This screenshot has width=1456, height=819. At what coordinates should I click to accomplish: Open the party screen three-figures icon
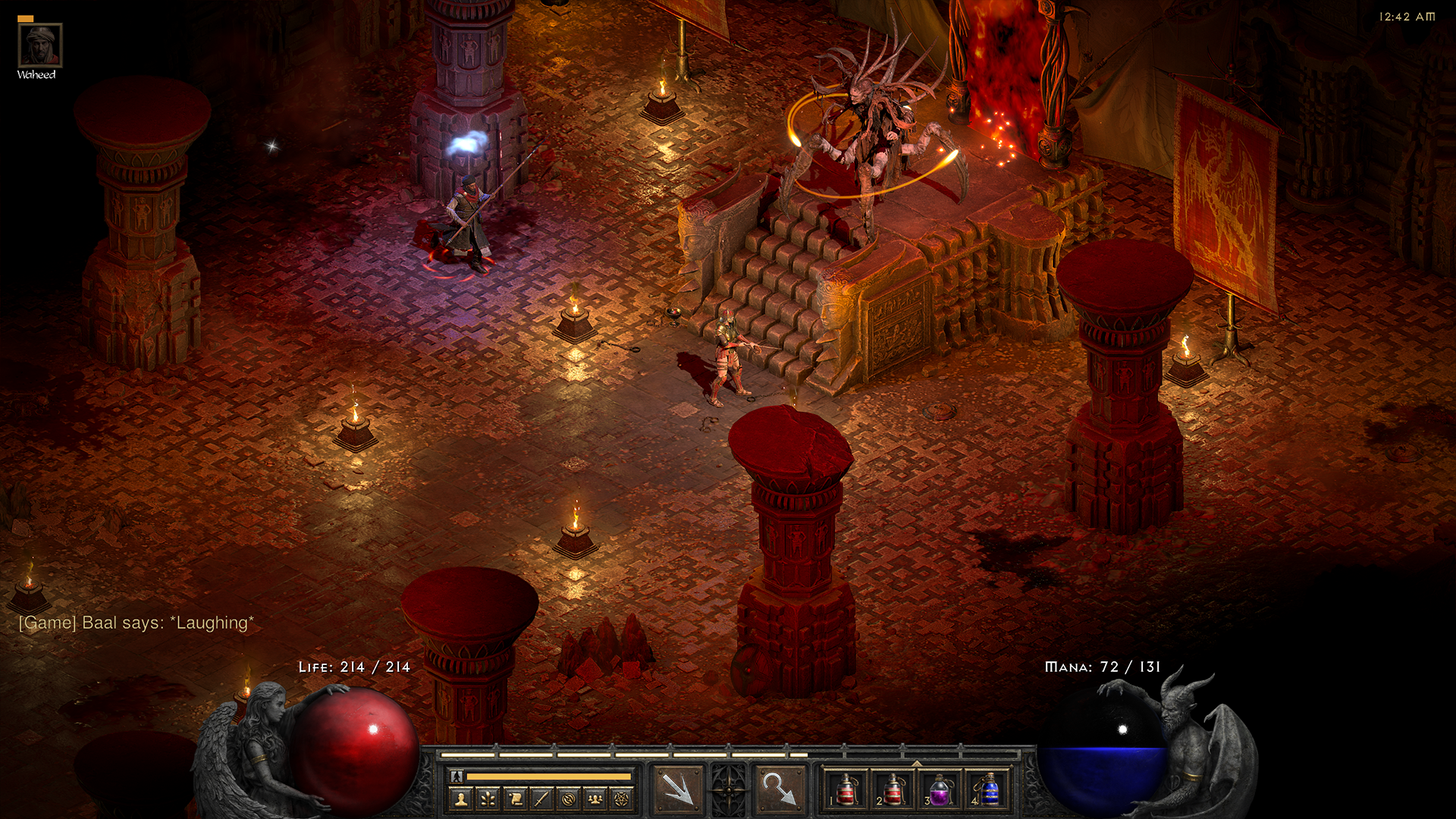[x=595, y=798]
